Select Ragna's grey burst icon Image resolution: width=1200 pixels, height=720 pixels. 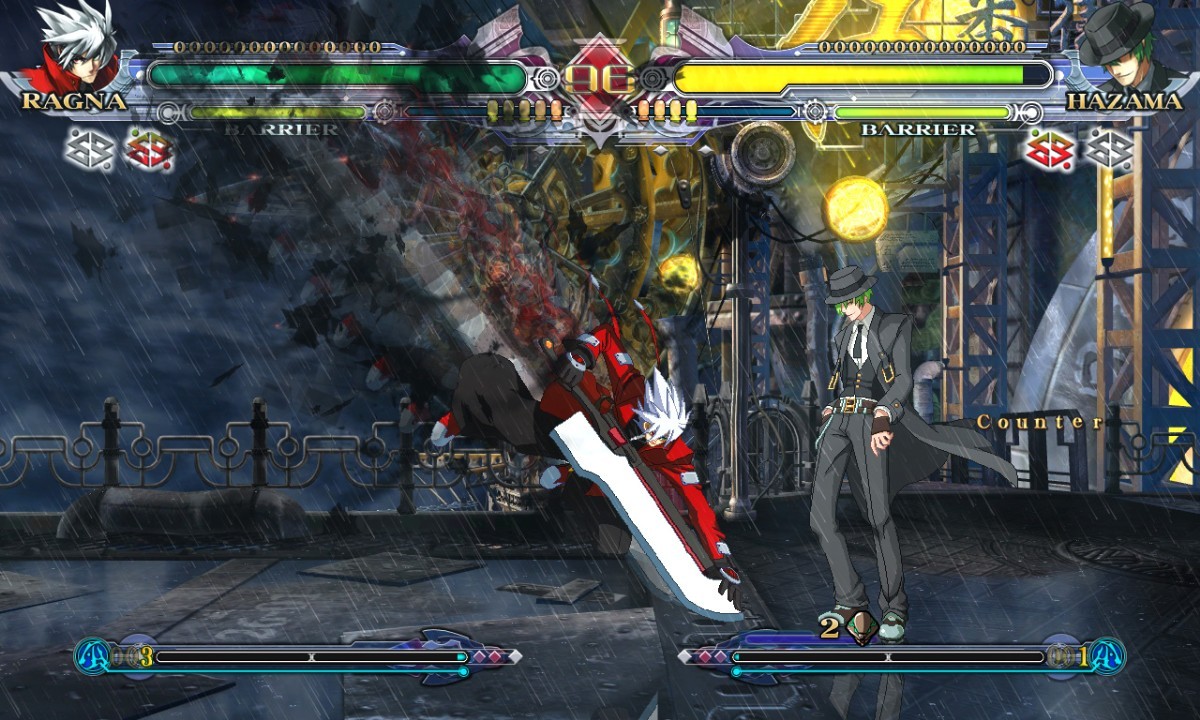tap(88, 150)
